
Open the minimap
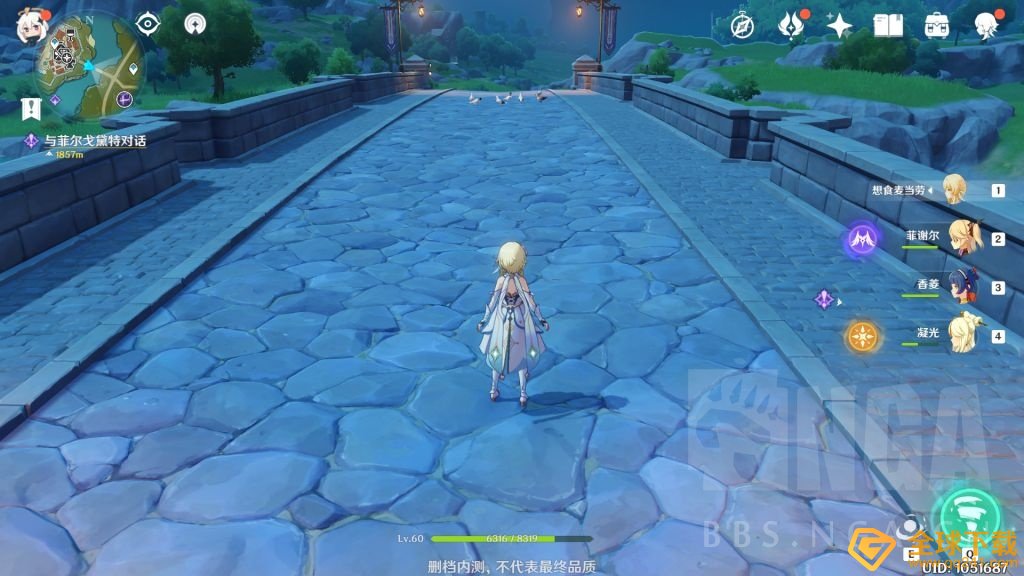[x=89, y=65]
